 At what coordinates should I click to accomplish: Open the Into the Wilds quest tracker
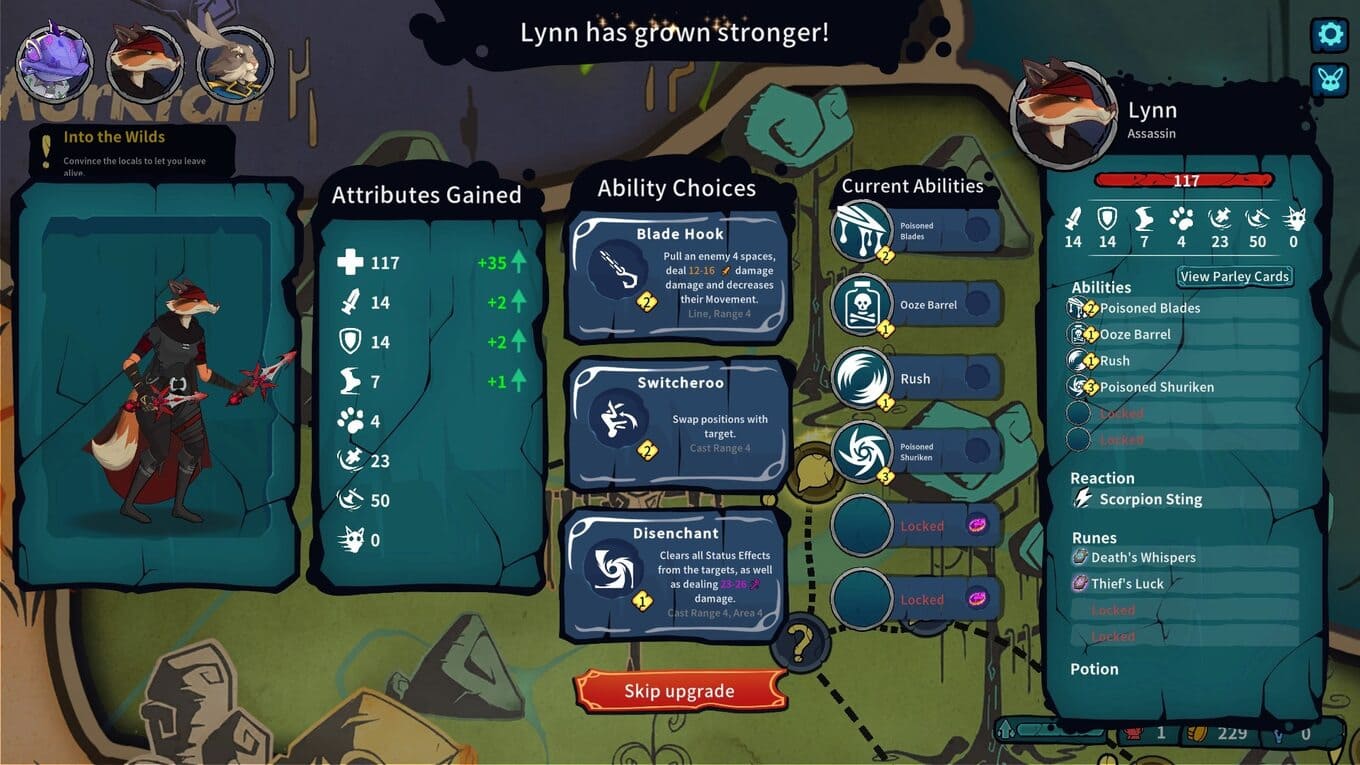pyautogui.click(x=130, y=150)
